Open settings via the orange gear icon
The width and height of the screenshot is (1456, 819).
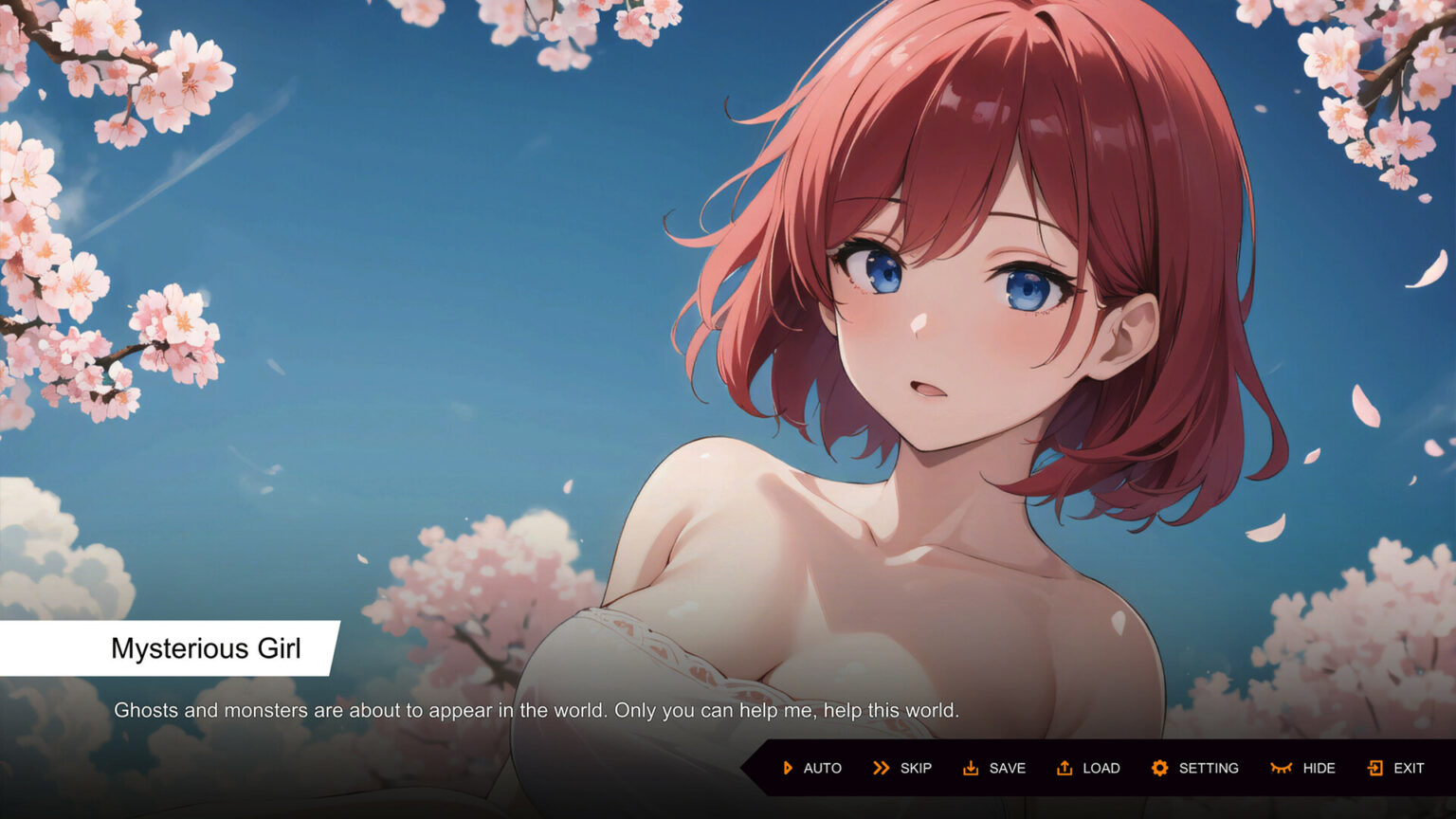click(x=1160, y=768)
